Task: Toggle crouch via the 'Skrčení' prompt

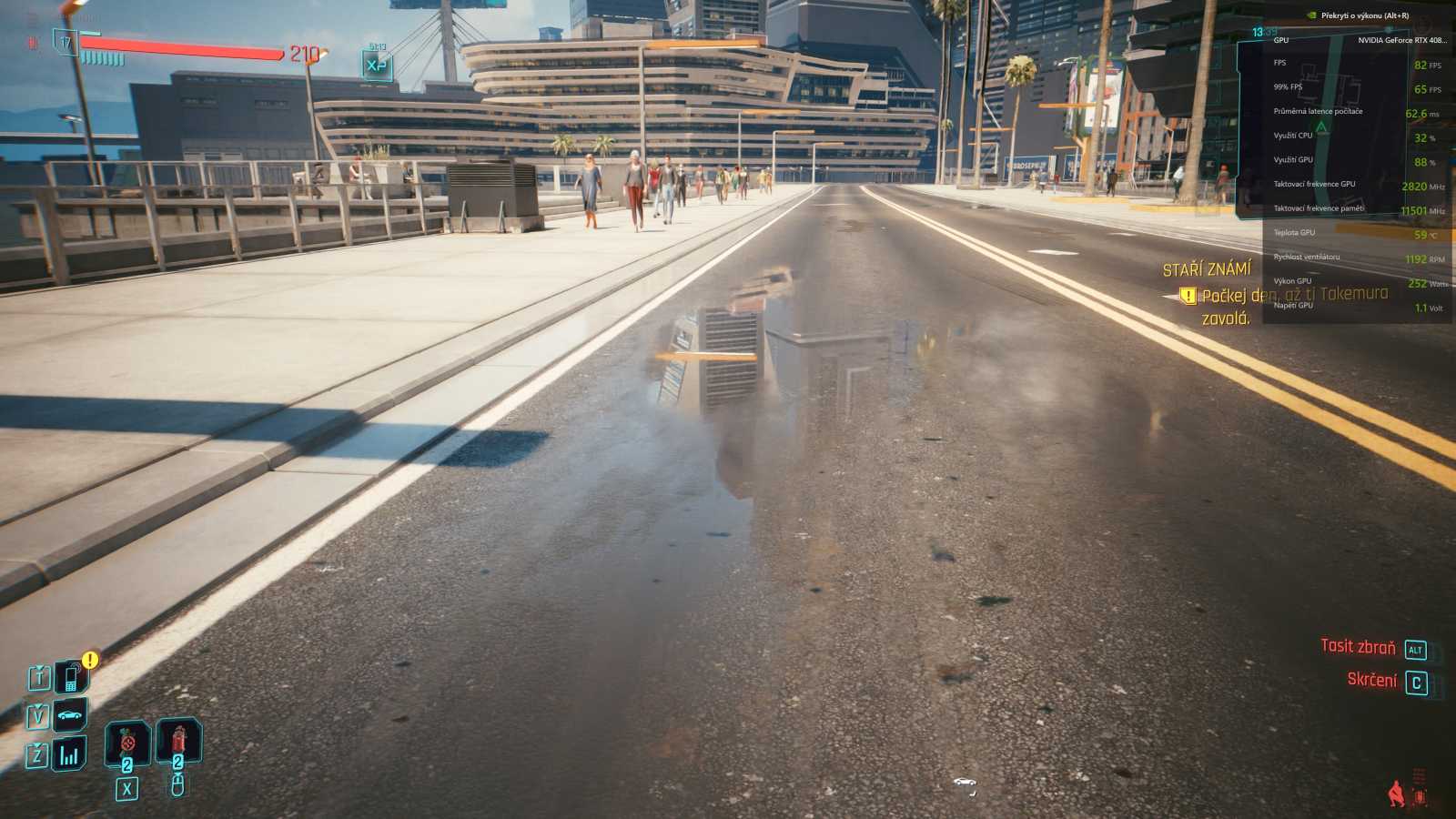Action: click(1375, 677)
